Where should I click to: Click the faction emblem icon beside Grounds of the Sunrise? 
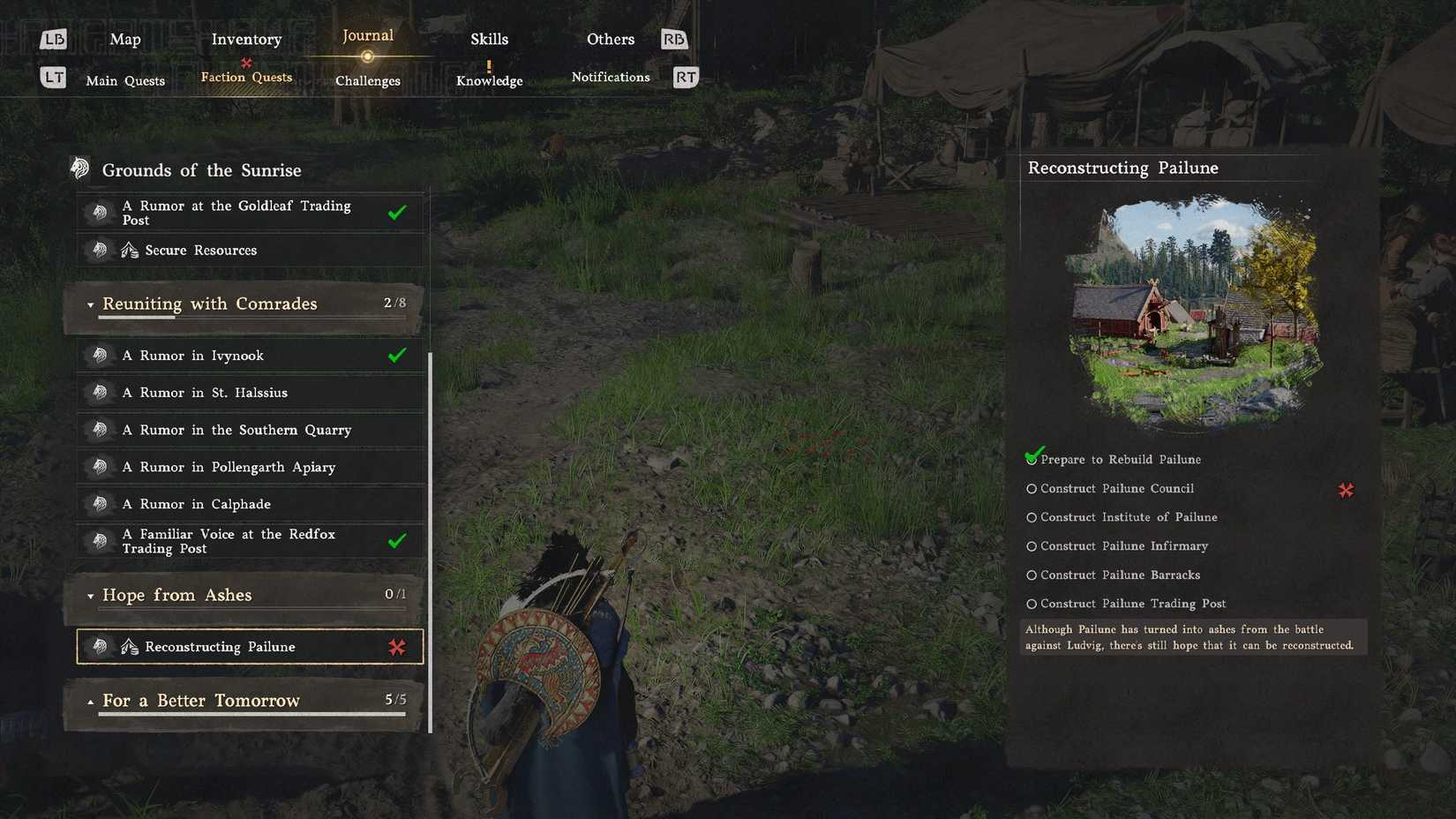80,168
